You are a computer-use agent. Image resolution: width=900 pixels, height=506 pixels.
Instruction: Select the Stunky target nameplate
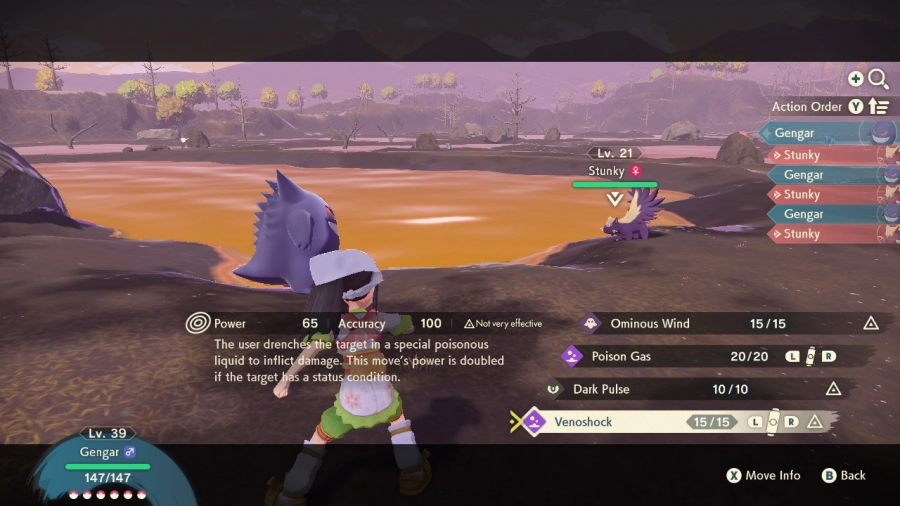[x=614, y=172]
